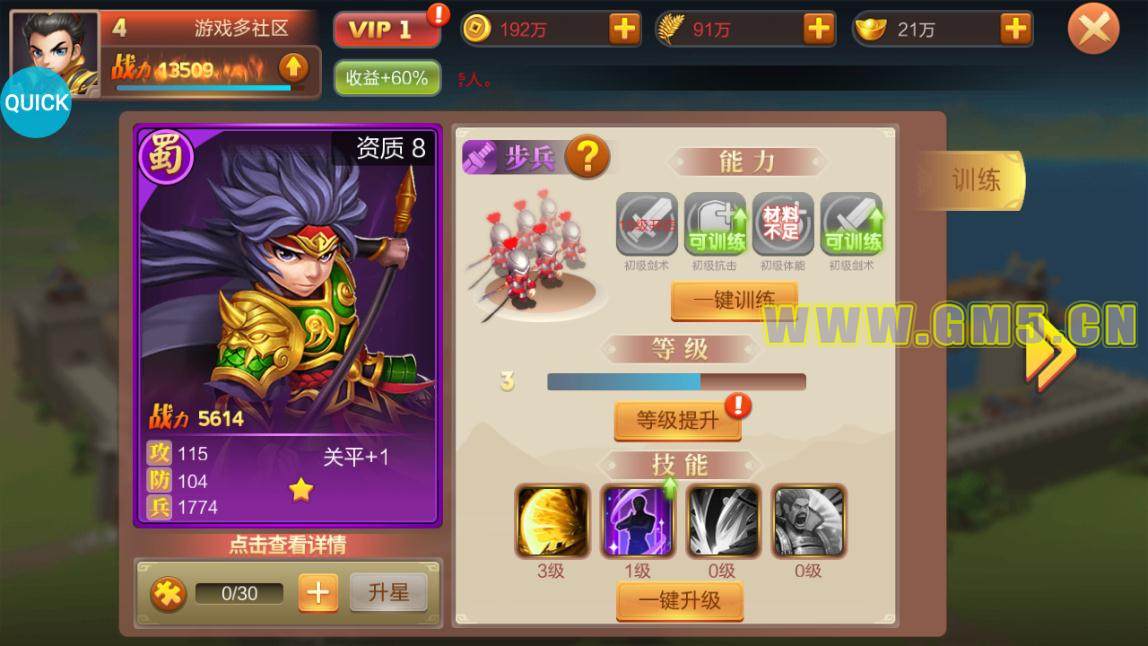Click the 升星 star-up button
This screenshot has width=1148, height=646.
[388, 593]
